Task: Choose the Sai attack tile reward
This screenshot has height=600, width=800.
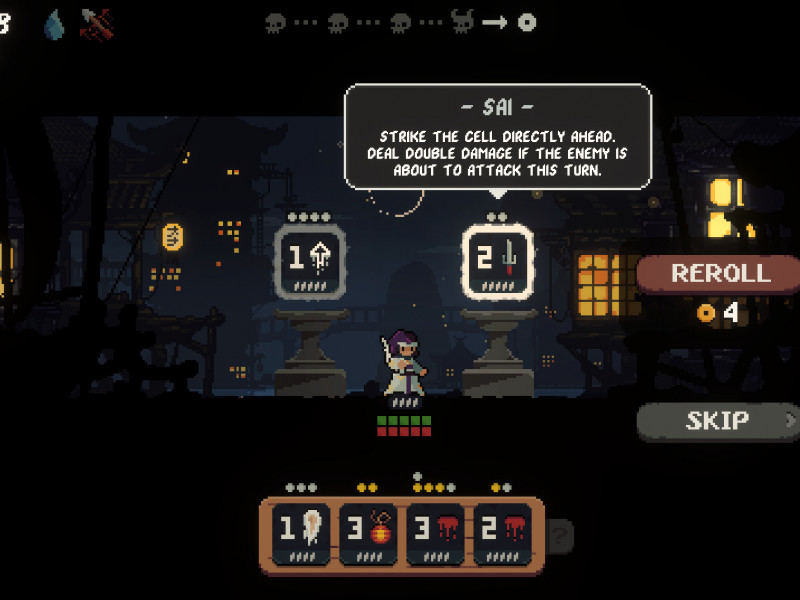Action: click(499, 262)
